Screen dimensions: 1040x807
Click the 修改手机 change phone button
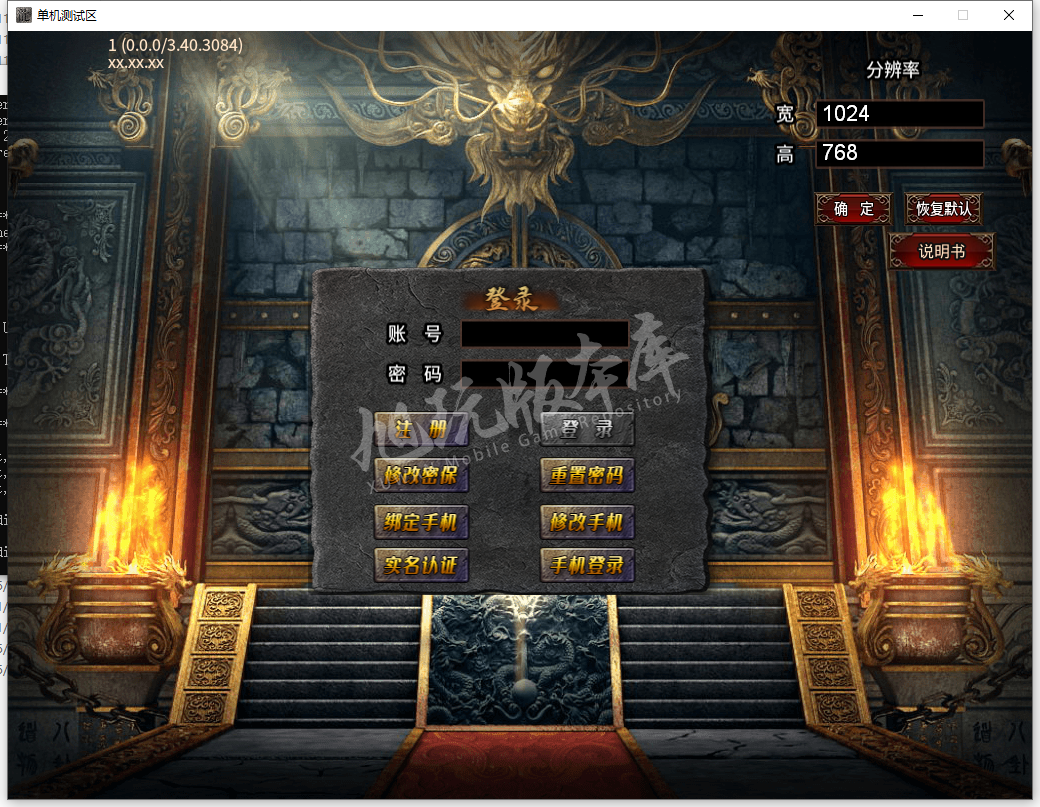pos(587,522)
